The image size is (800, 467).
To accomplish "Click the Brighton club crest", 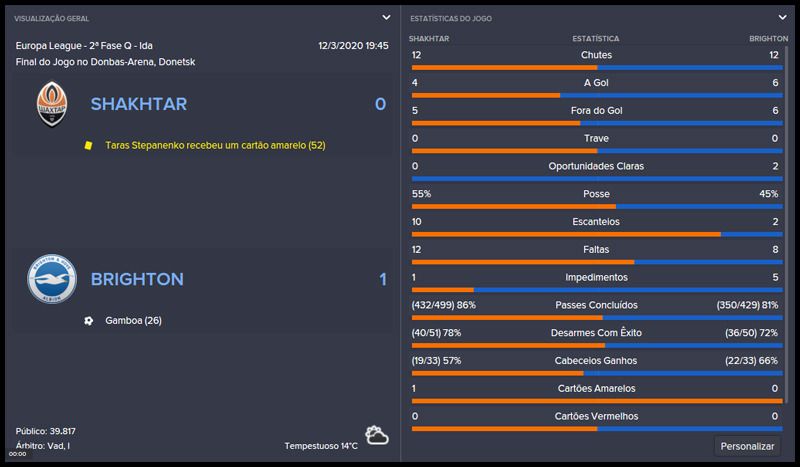I will pyautogui.click(x=51, y=279).
